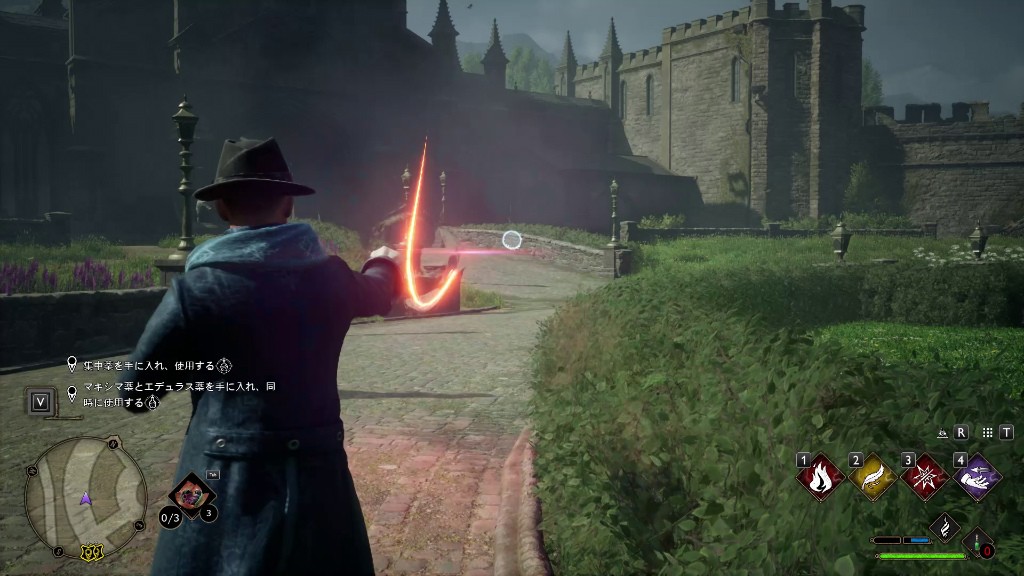Screen dimensions: 1024x576
Task: Activate the red starburst spell in slot 3
Action: click(924, 477)
